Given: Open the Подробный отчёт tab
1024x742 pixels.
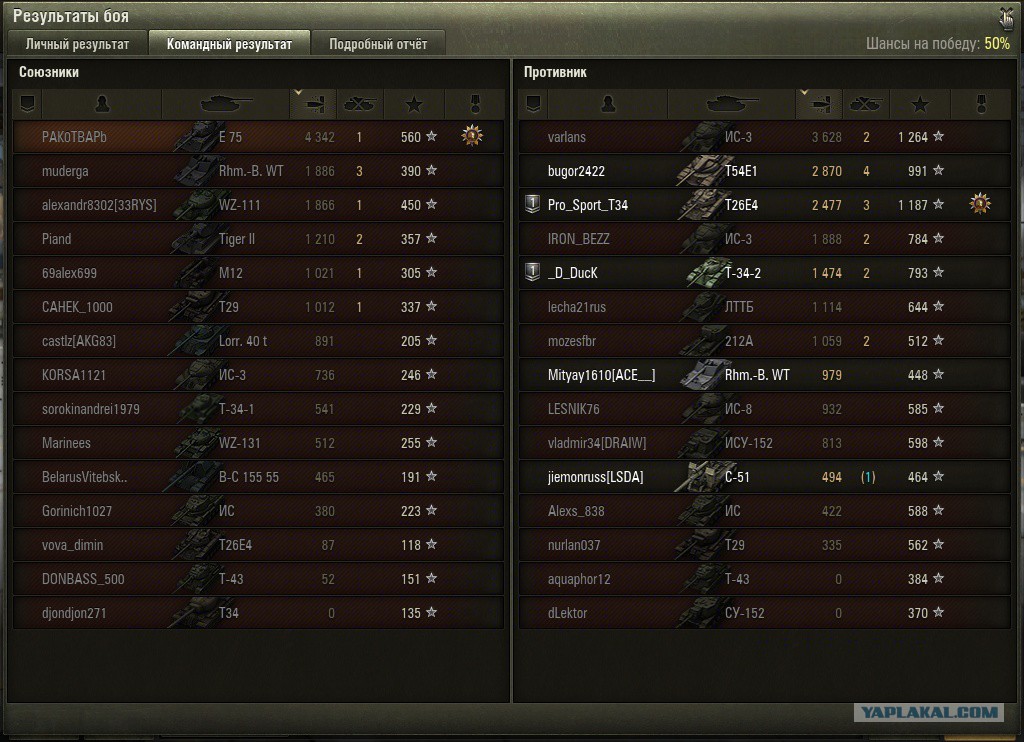Looking at the screenshot, I should (377, 44).
